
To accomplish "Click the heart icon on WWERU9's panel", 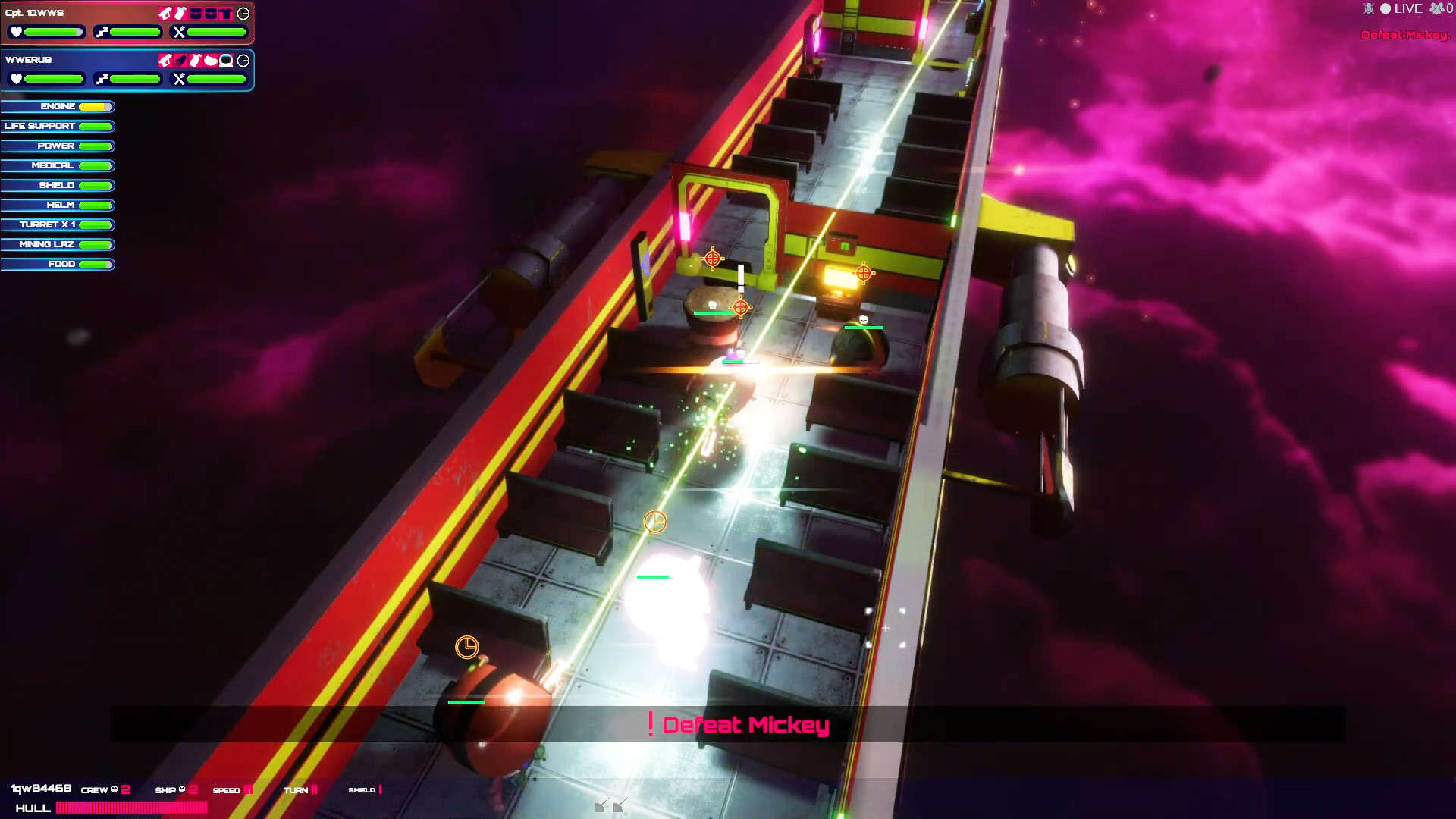I will (x=17, y=78).
